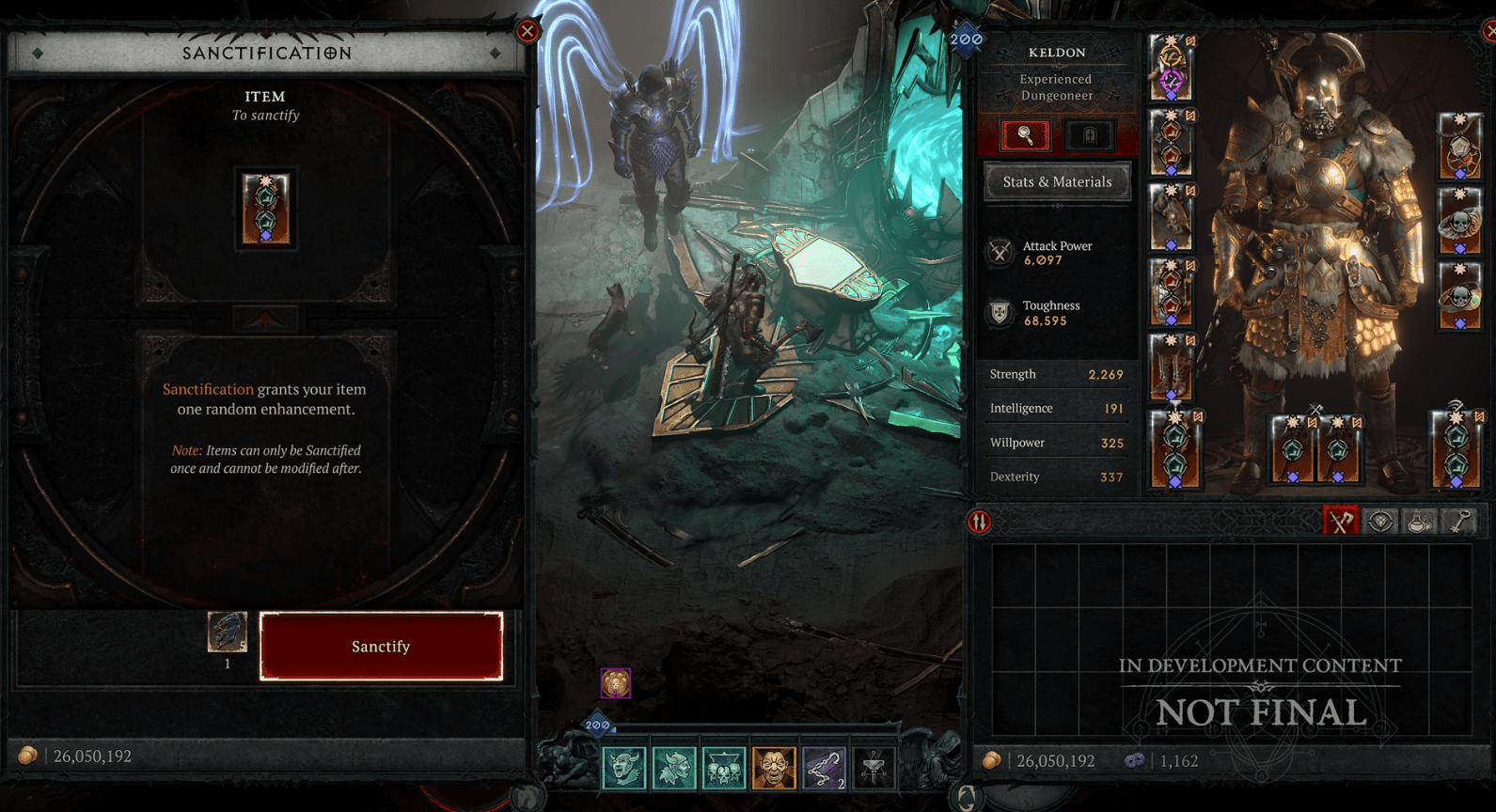Close the Sanctification panel
Screen dimensions: 1496x812
tap(528, 32)
